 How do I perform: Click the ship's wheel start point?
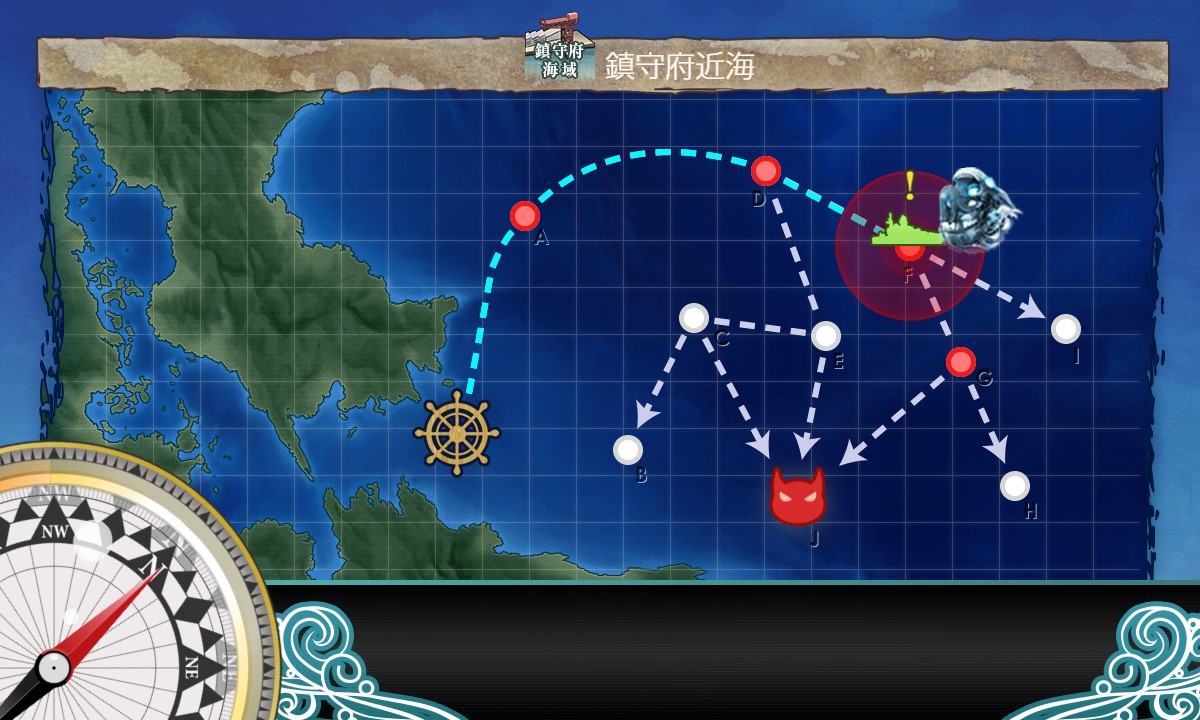457,433
